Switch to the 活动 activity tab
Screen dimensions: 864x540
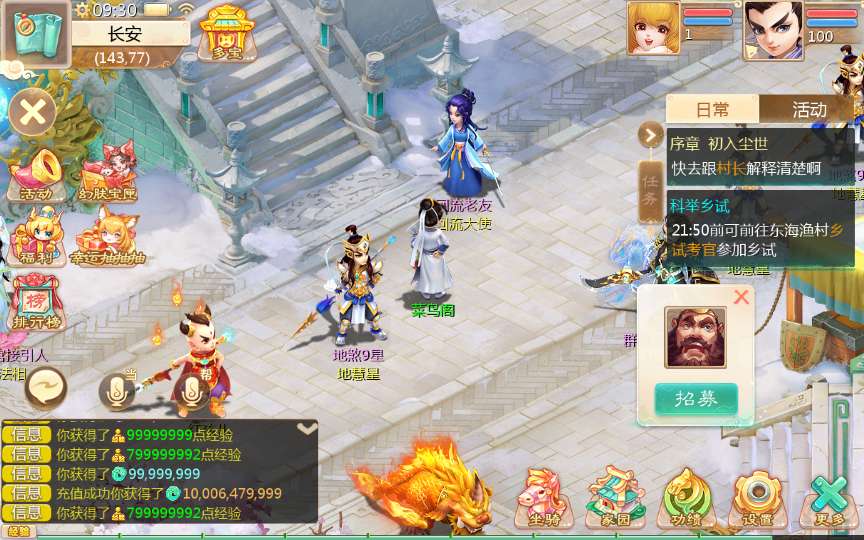click(x=808, y=109)
